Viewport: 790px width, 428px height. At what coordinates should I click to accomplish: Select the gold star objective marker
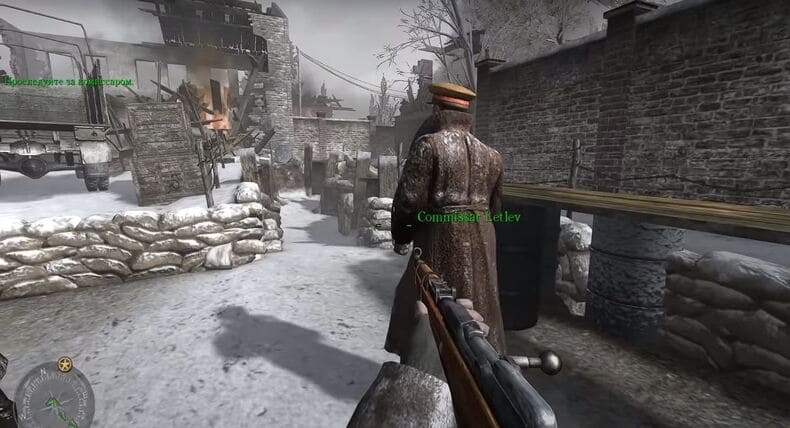coord(65,364)
